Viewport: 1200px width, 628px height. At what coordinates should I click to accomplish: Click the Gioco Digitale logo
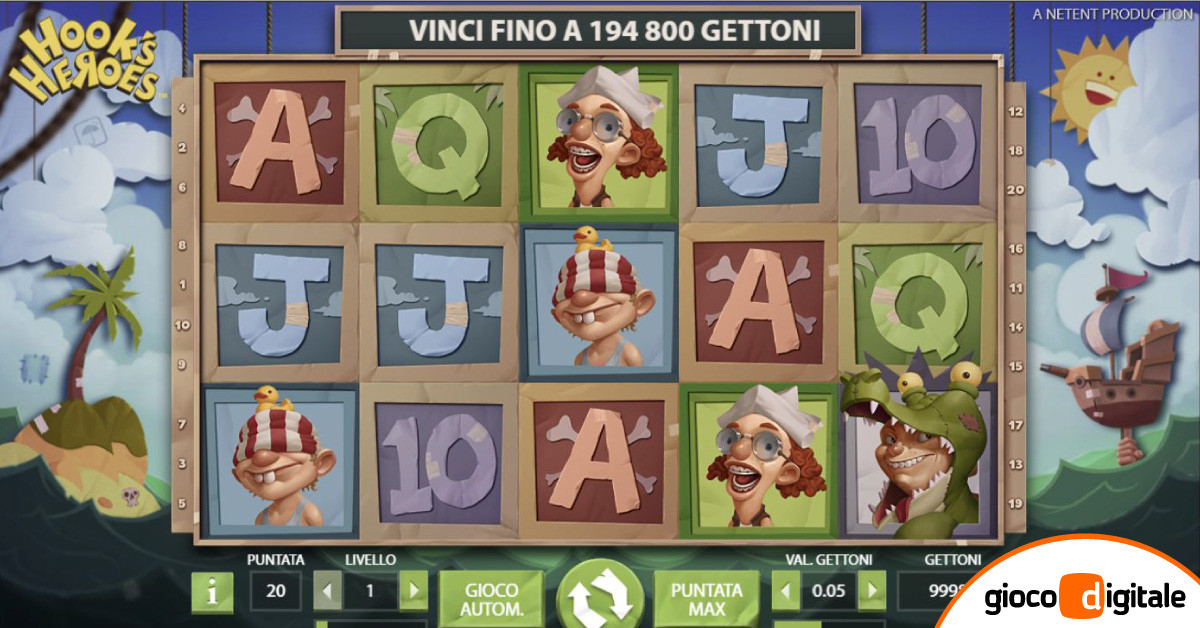point(1083,598)
